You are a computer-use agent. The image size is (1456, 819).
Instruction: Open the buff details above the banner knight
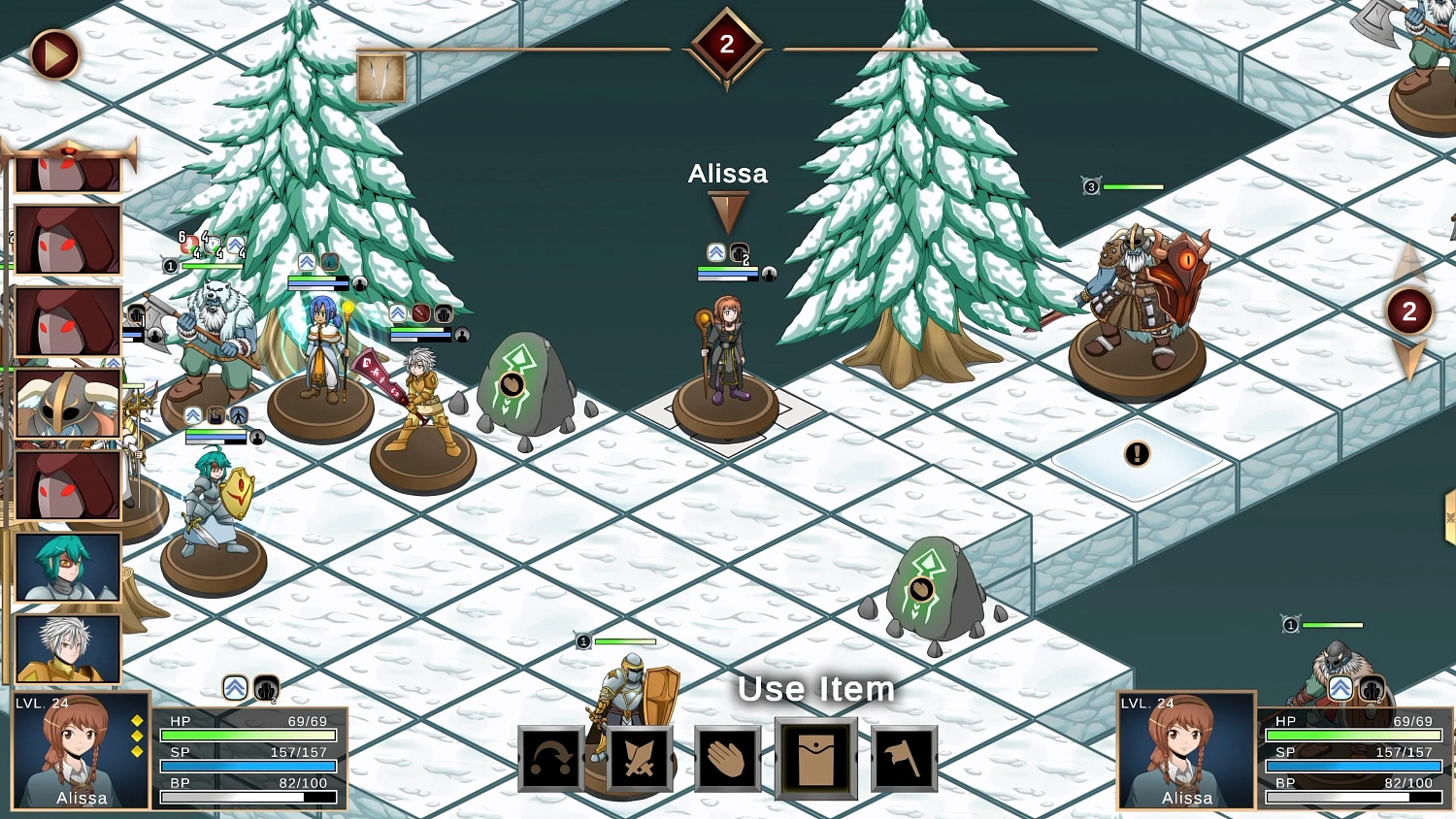pos(398,312)
